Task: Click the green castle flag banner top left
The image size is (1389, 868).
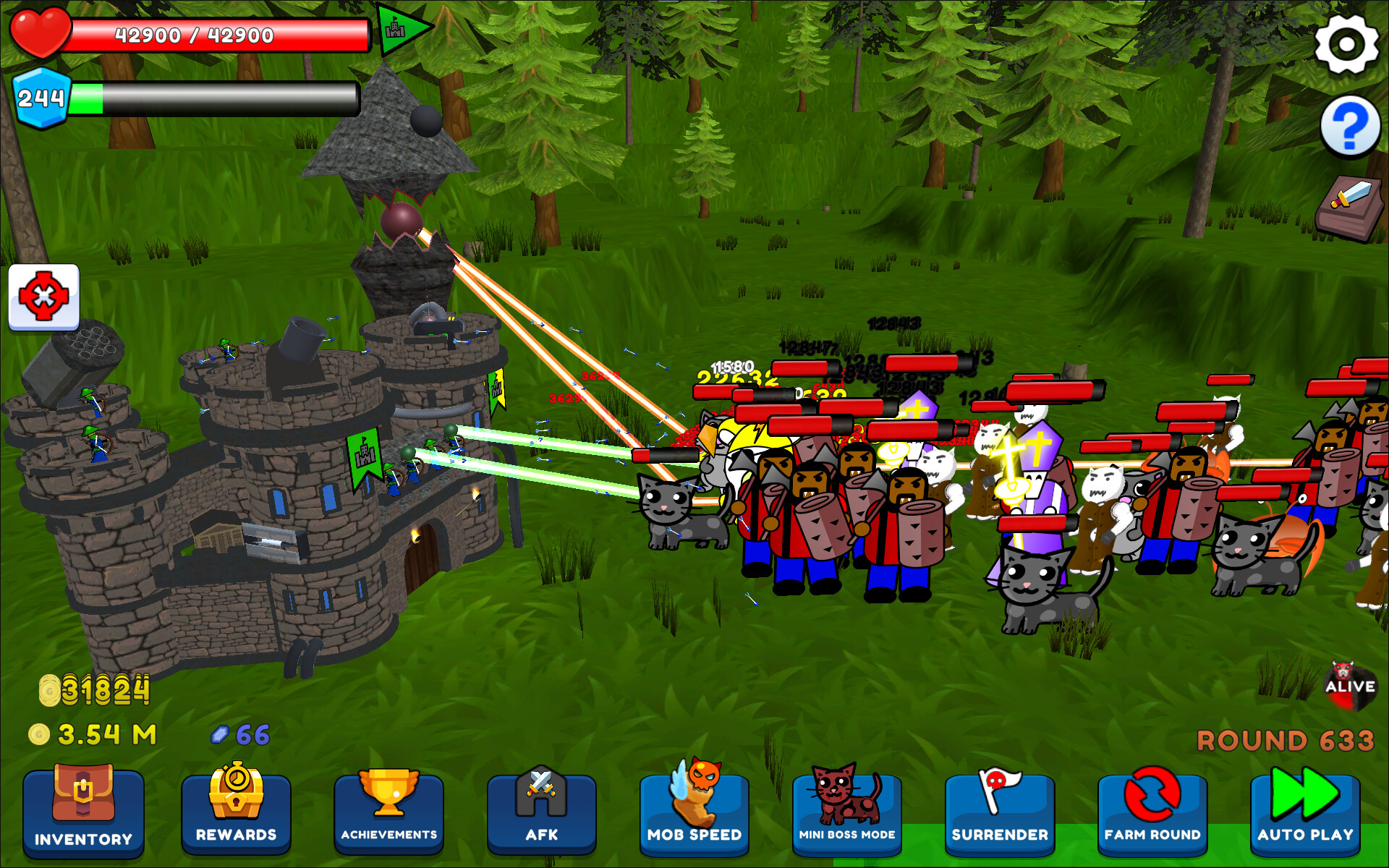Action: click(x=399, y=30)
